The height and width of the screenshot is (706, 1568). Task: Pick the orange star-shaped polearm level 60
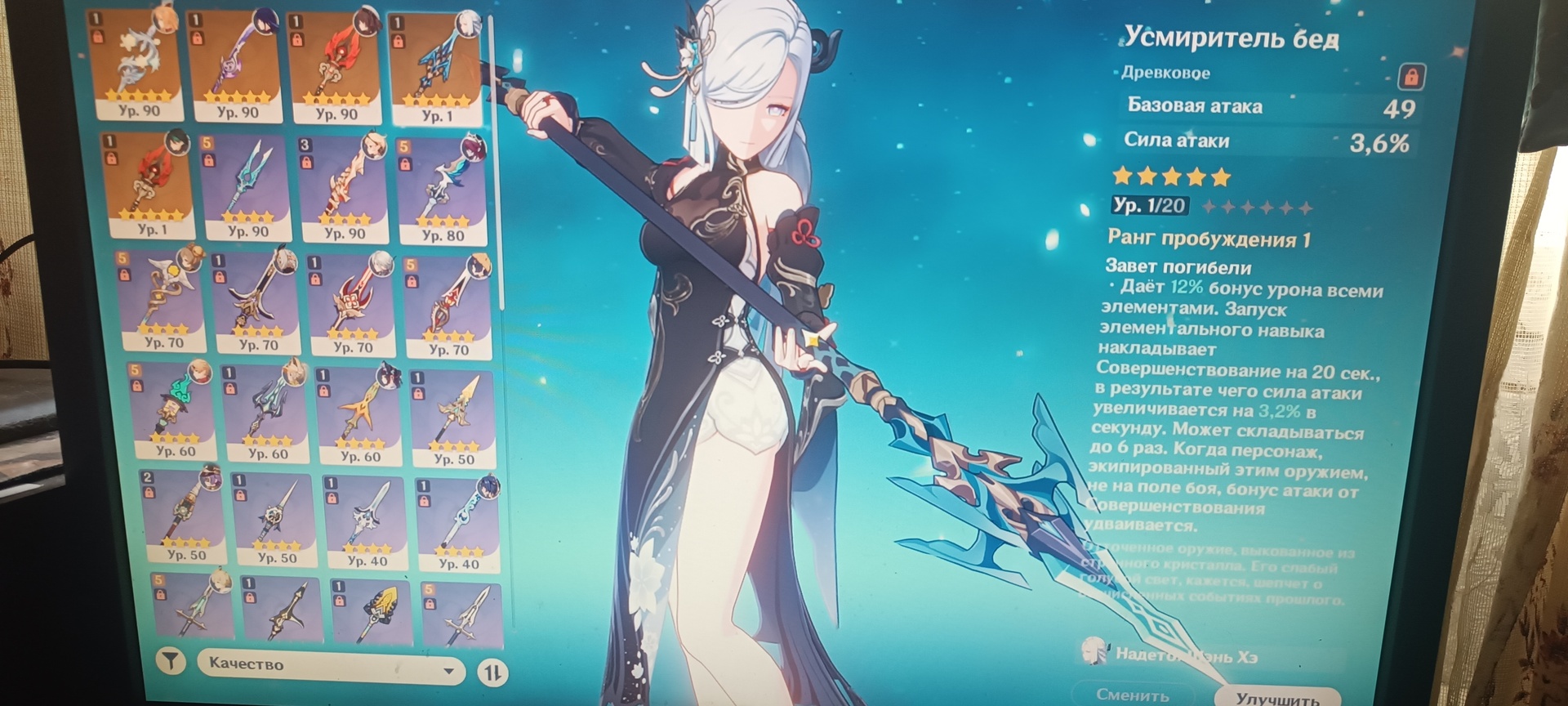360,413
